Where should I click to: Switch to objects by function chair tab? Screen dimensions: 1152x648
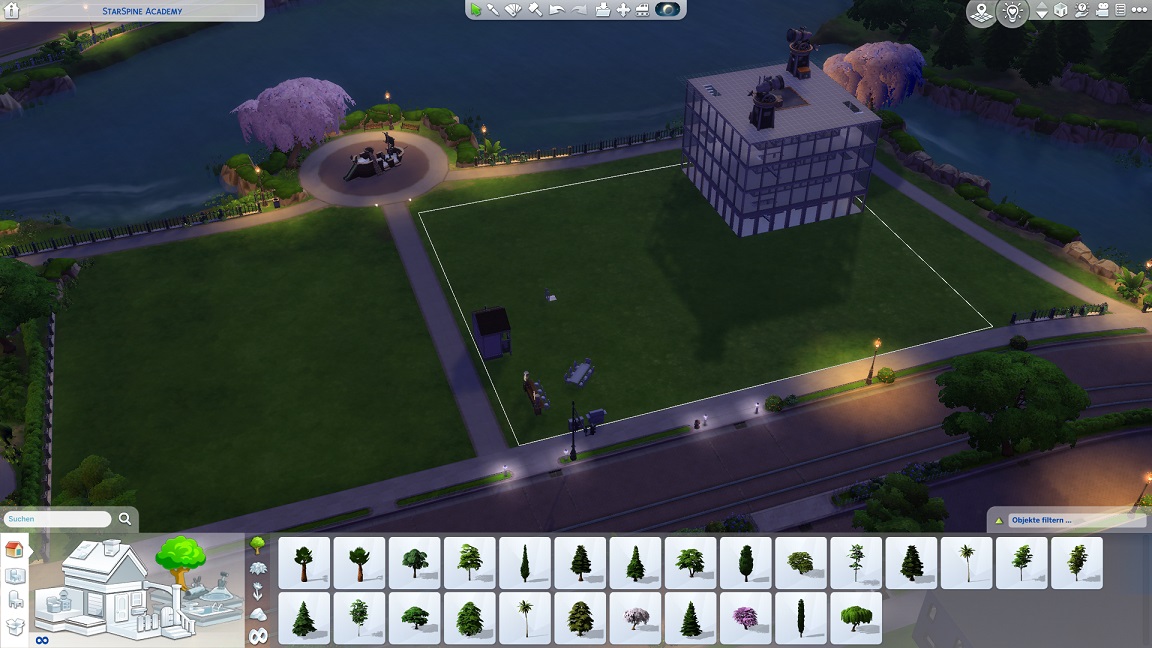pyautogui.click(x=15, y=600)
